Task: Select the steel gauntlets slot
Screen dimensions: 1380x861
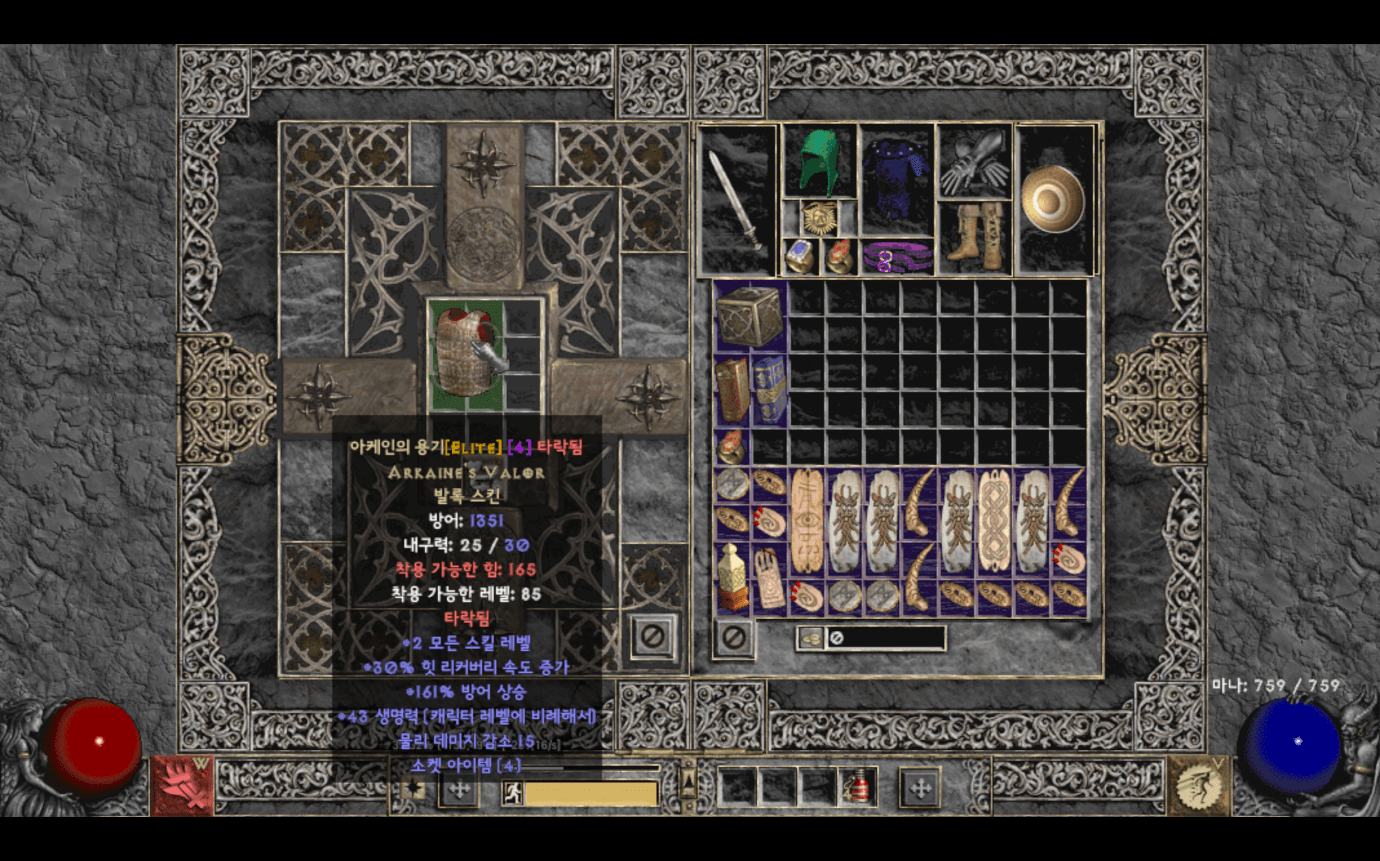Action: [975, 162]
